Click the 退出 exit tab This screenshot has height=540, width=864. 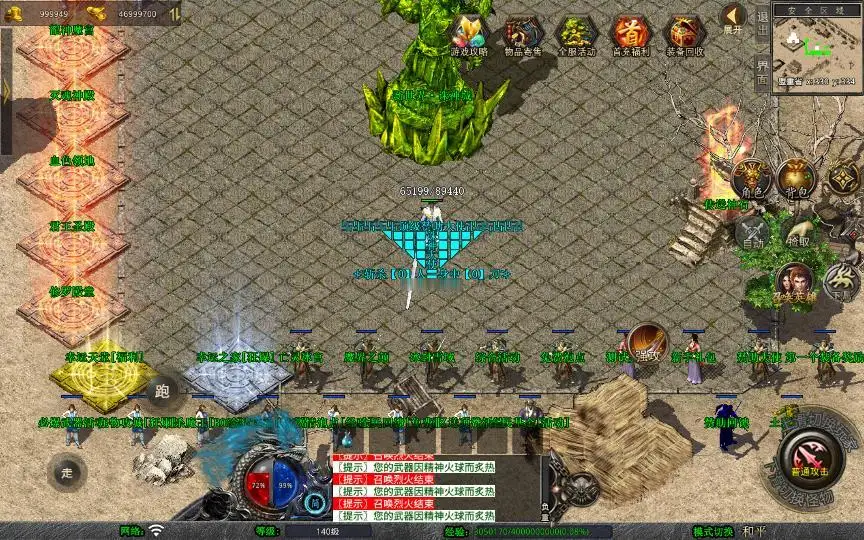[x=762, y=19]
